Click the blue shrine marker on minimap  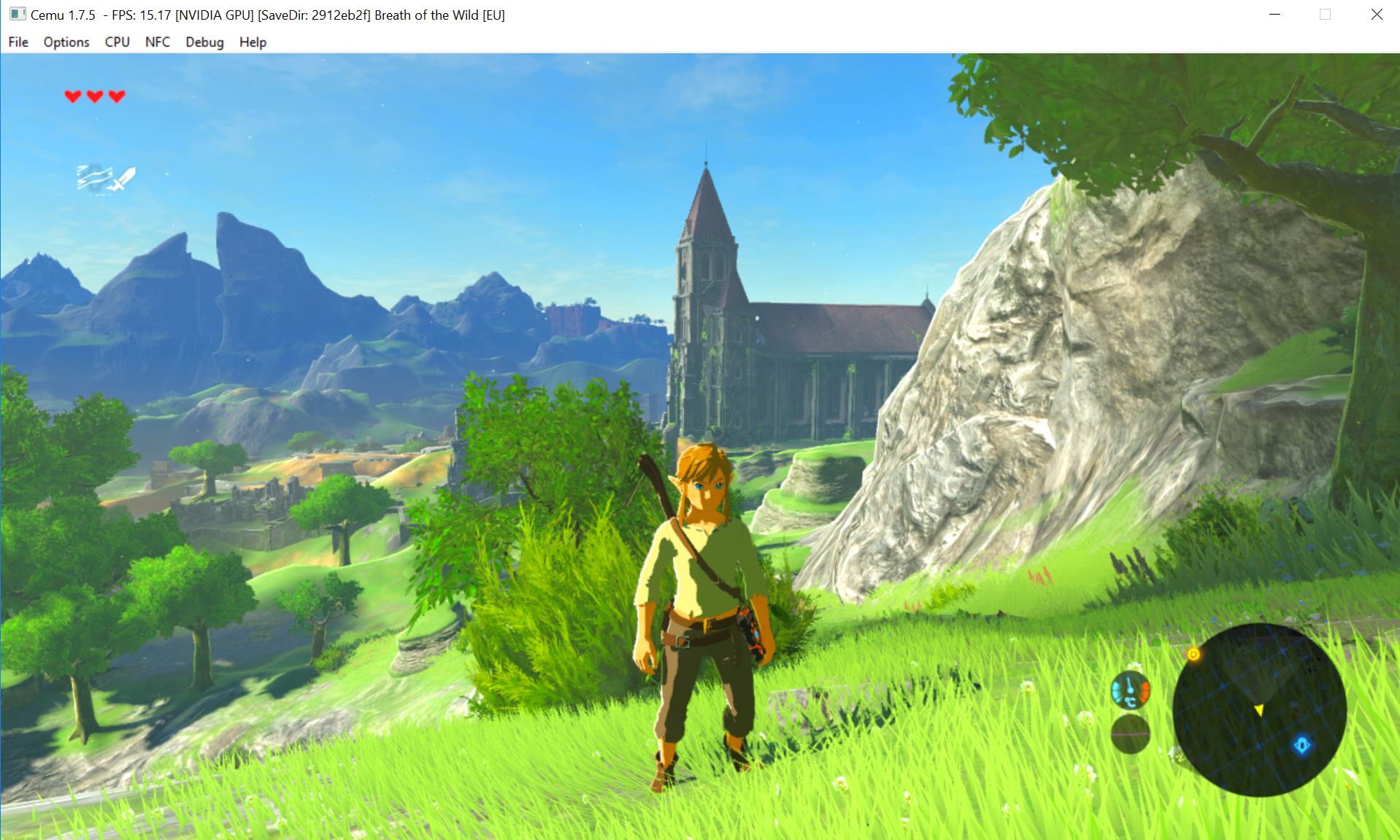(1302, 745)
